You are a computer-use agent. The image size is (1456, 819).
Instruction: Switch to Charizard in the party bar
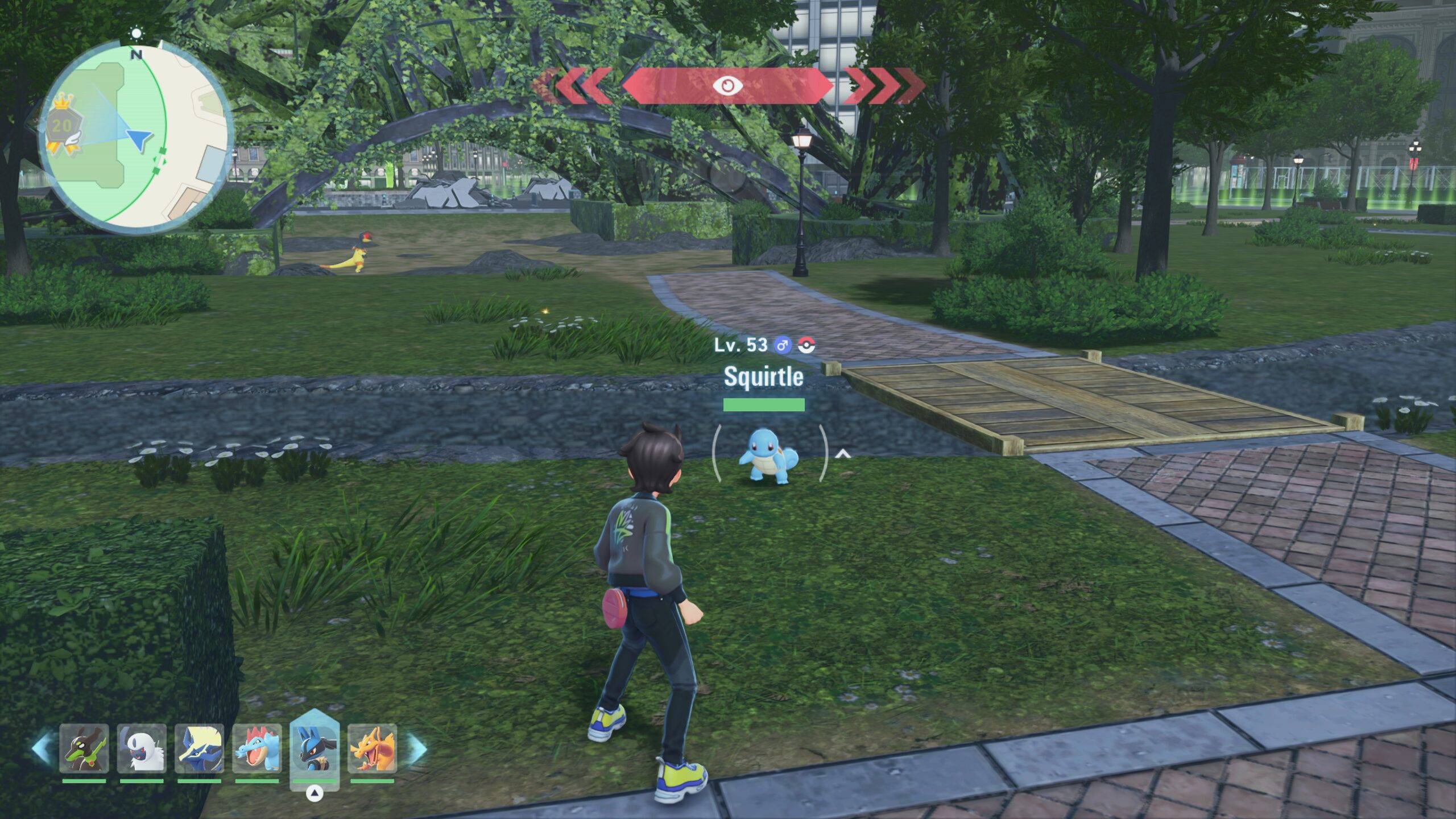point(373,748)
